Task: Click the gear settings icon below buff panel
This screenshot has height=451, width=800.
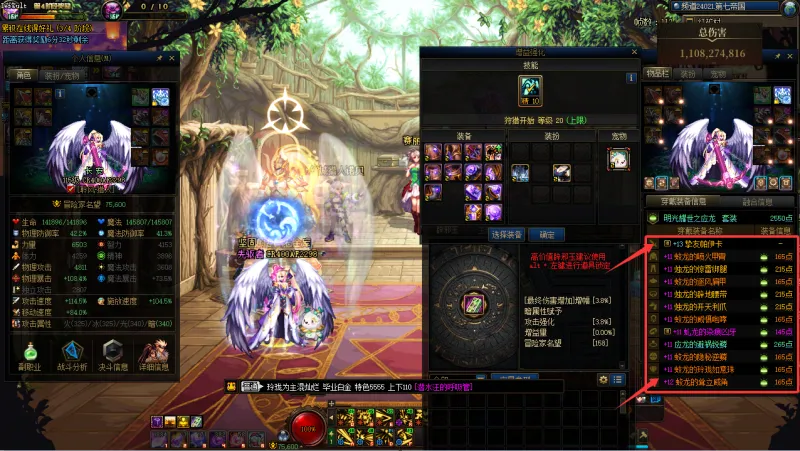Action: 603,380
